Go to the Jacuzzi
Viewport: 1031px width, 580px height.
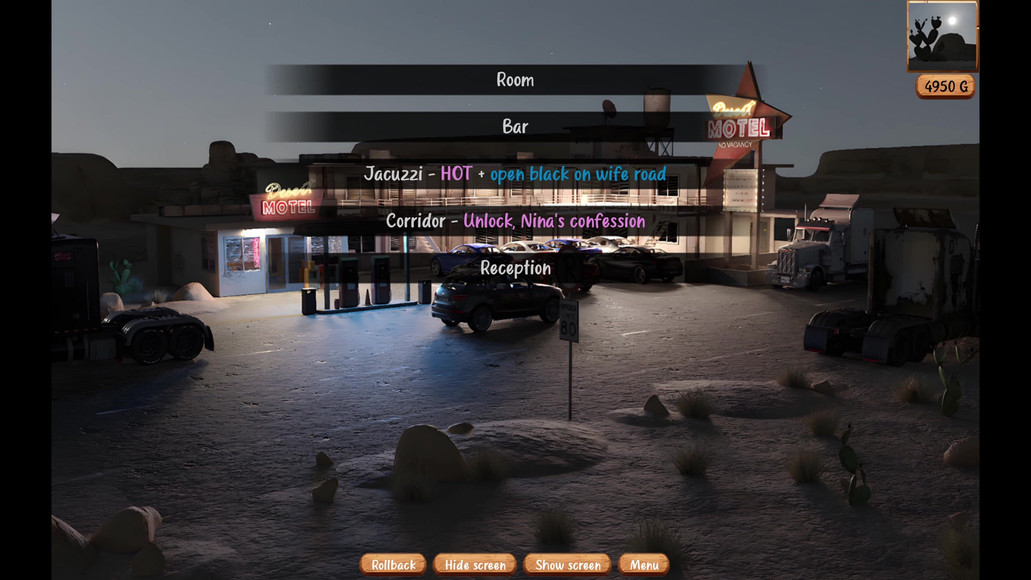click(x=515, y=174)
